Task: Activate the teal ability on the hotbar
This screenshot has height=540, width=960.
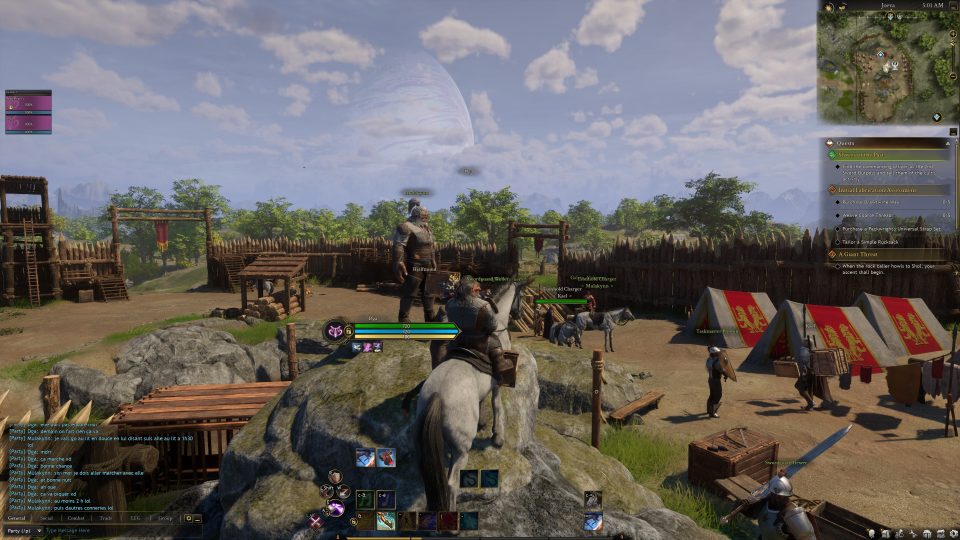Action: tap(469, 521)
